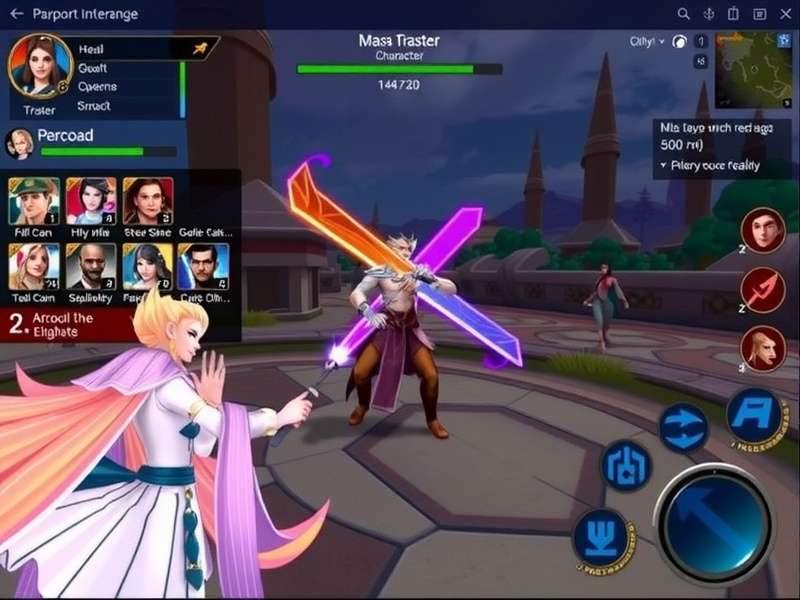Choose the bald bearded hero card
This screenshot has width=800, height=600.
point(91,267)
